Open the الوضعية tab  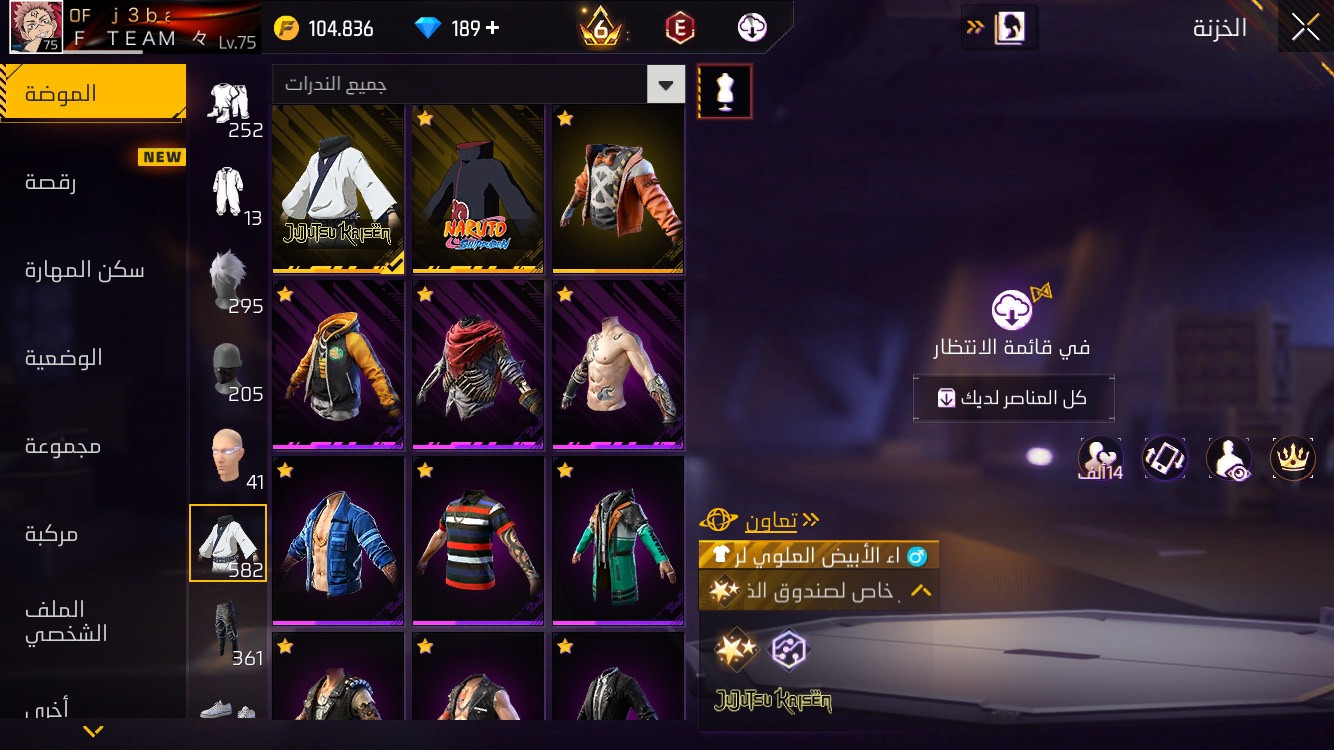tap(64, 358)
